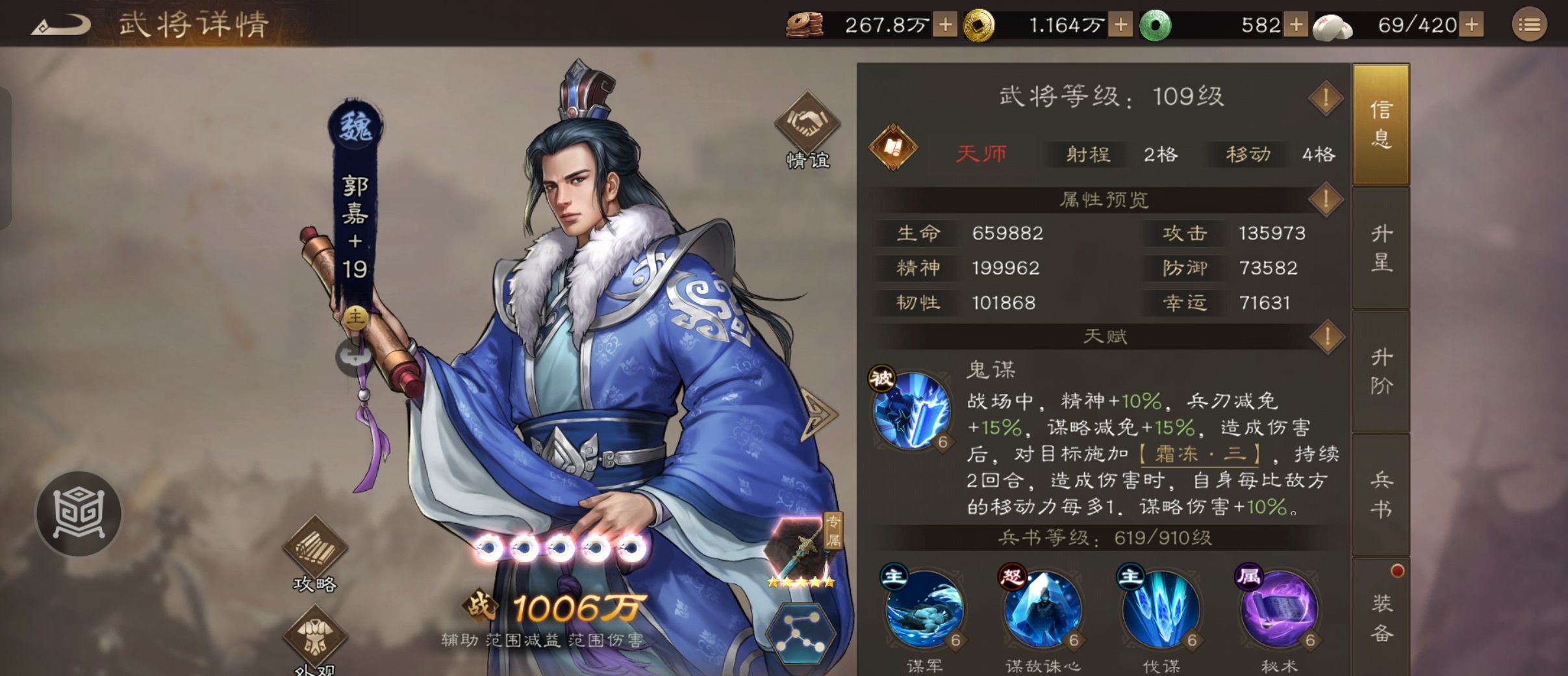1568x676 pixels.
Task: Select the 谋军 skill icon
Action: pos(923,611)
